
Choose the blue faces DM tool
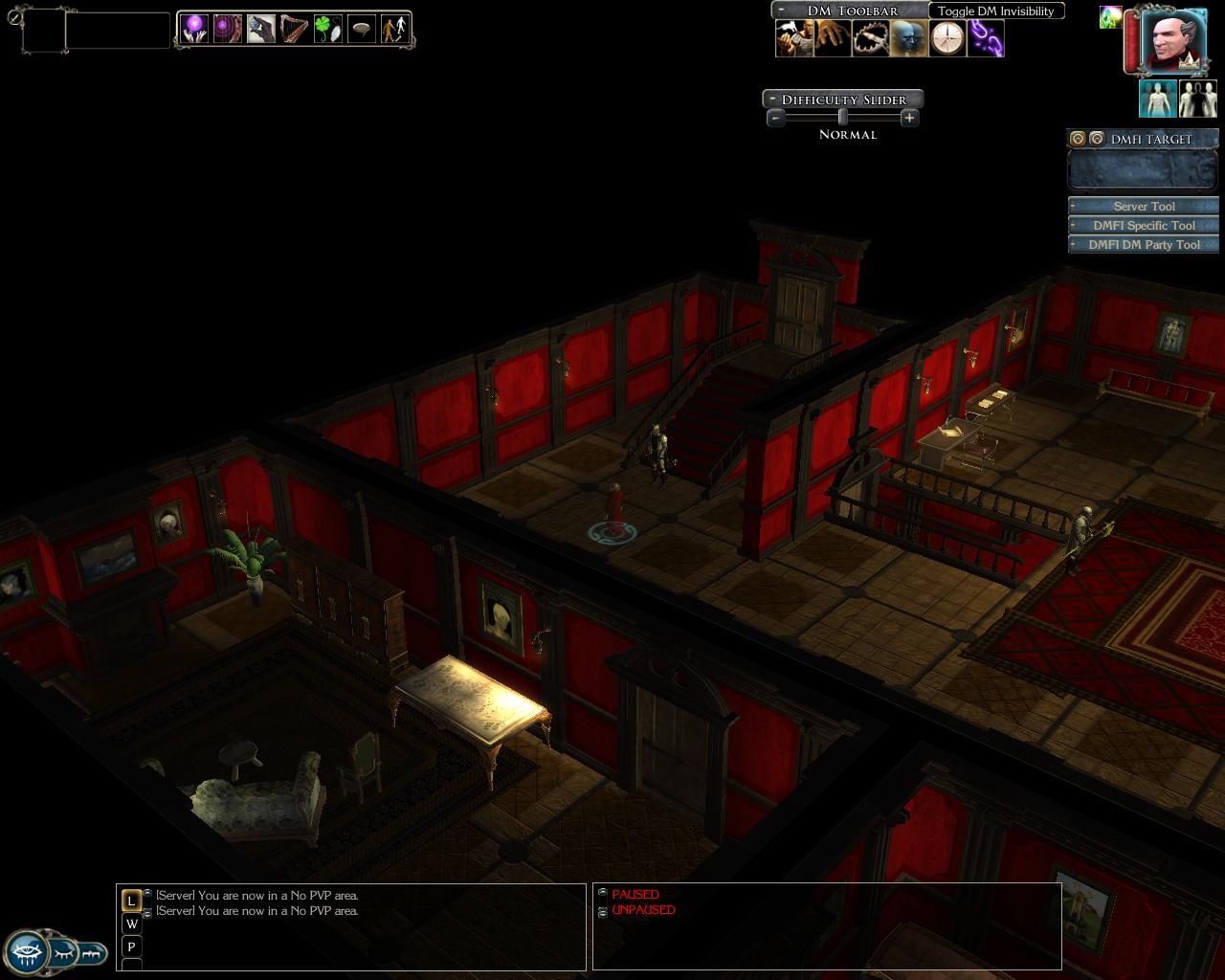909,39
